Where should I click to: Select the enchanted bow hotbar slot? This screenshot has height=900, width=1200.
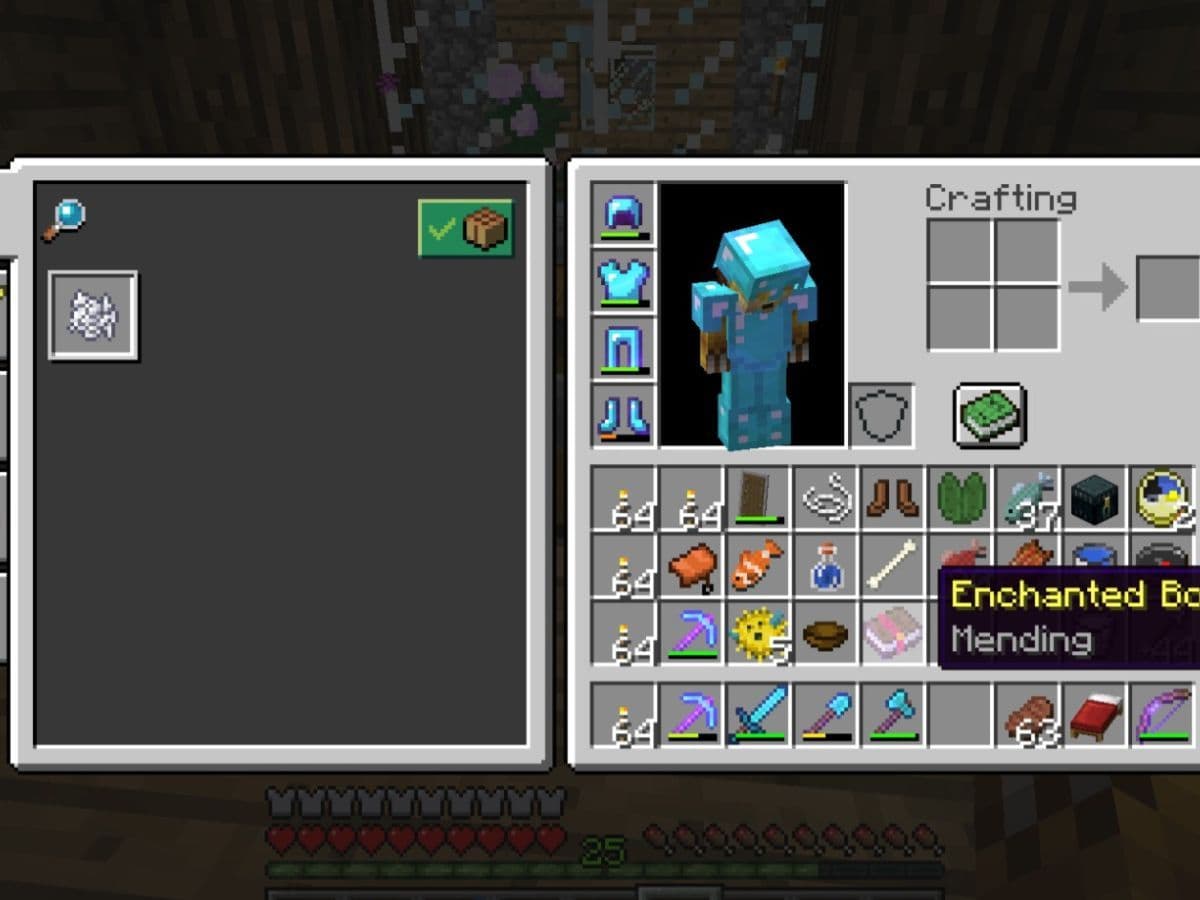(1162, 715)
